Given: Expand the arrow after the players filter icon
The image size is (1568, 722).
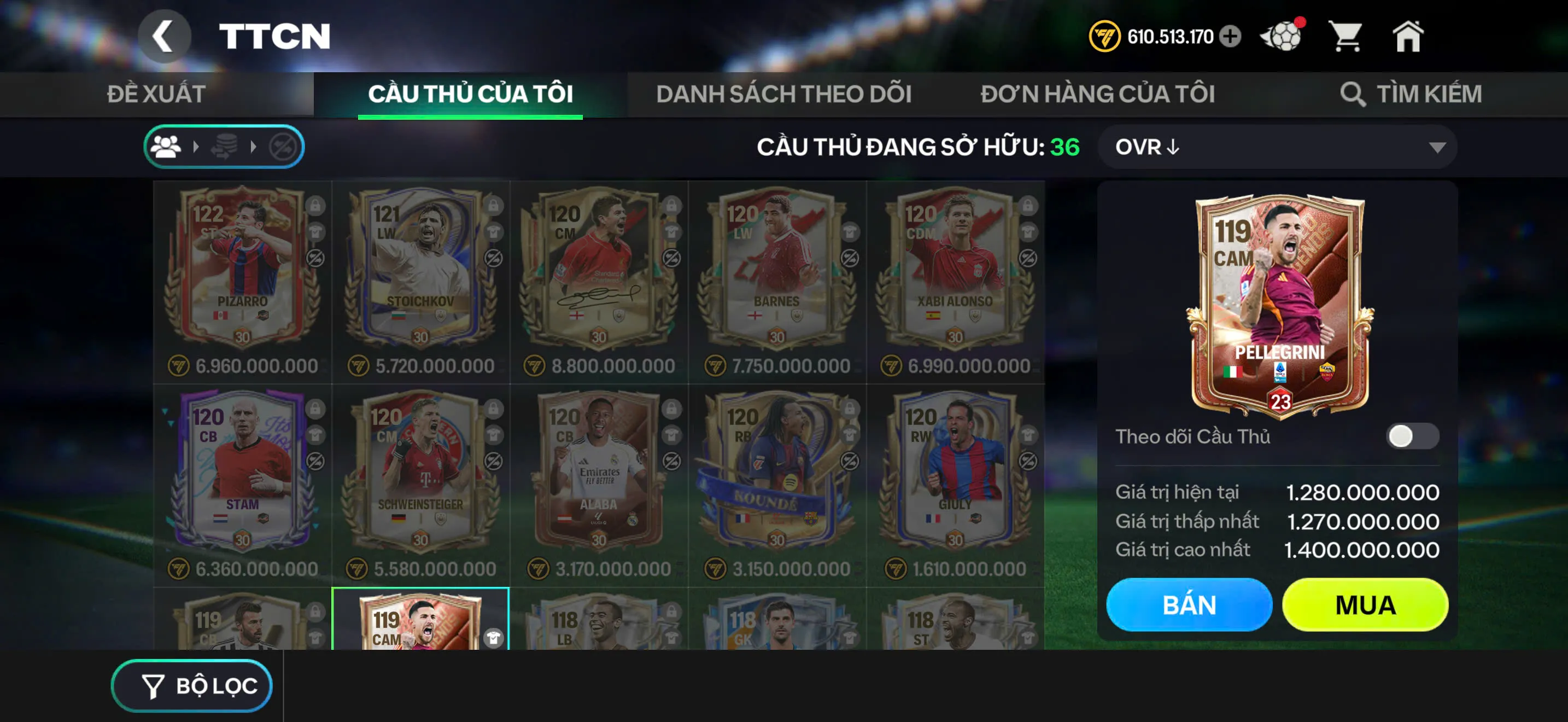Looking at the screenshot, I should (x=197, y=146).
